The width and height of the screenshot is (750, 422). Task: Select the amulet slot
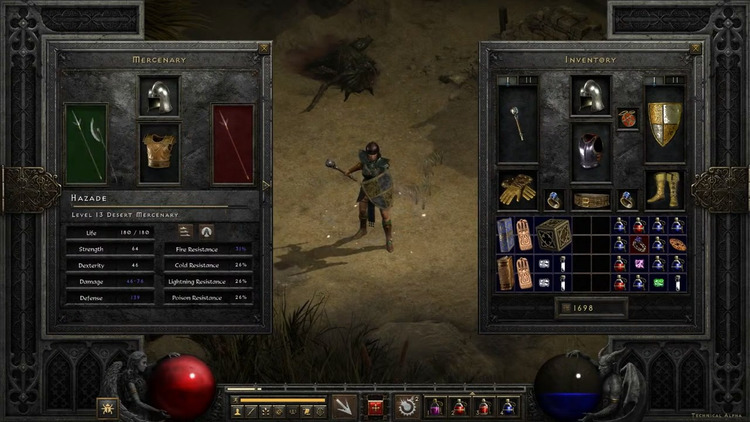(x=627, y=118)
